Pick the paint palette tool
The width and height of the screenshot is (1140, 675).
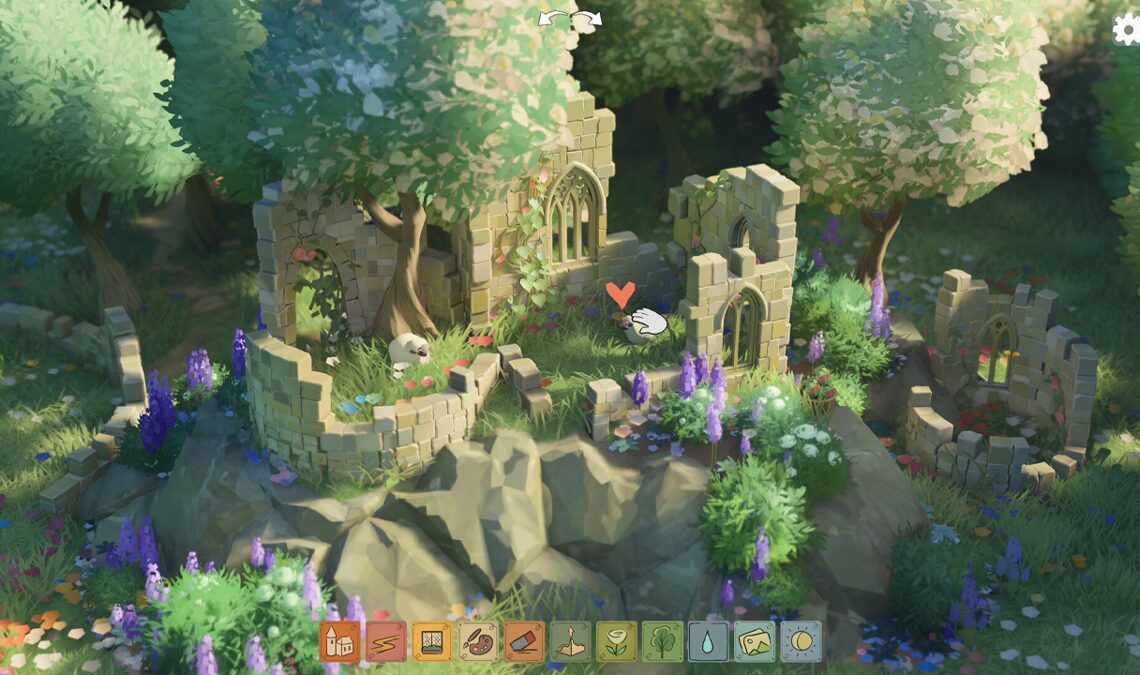[x=478, y=641]
